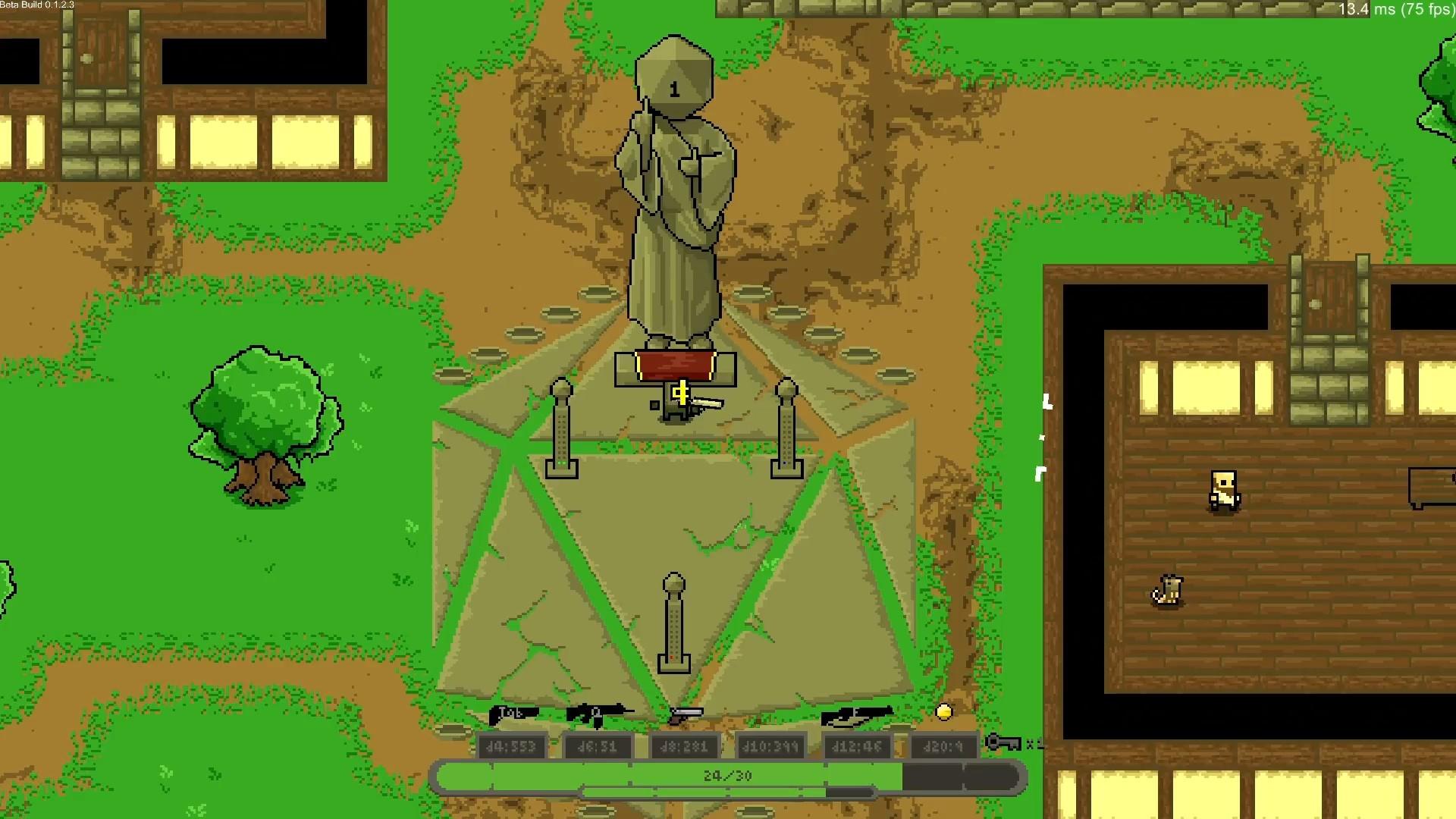
Task: Open the d10:344 dice counter
Action: (770, 746)
